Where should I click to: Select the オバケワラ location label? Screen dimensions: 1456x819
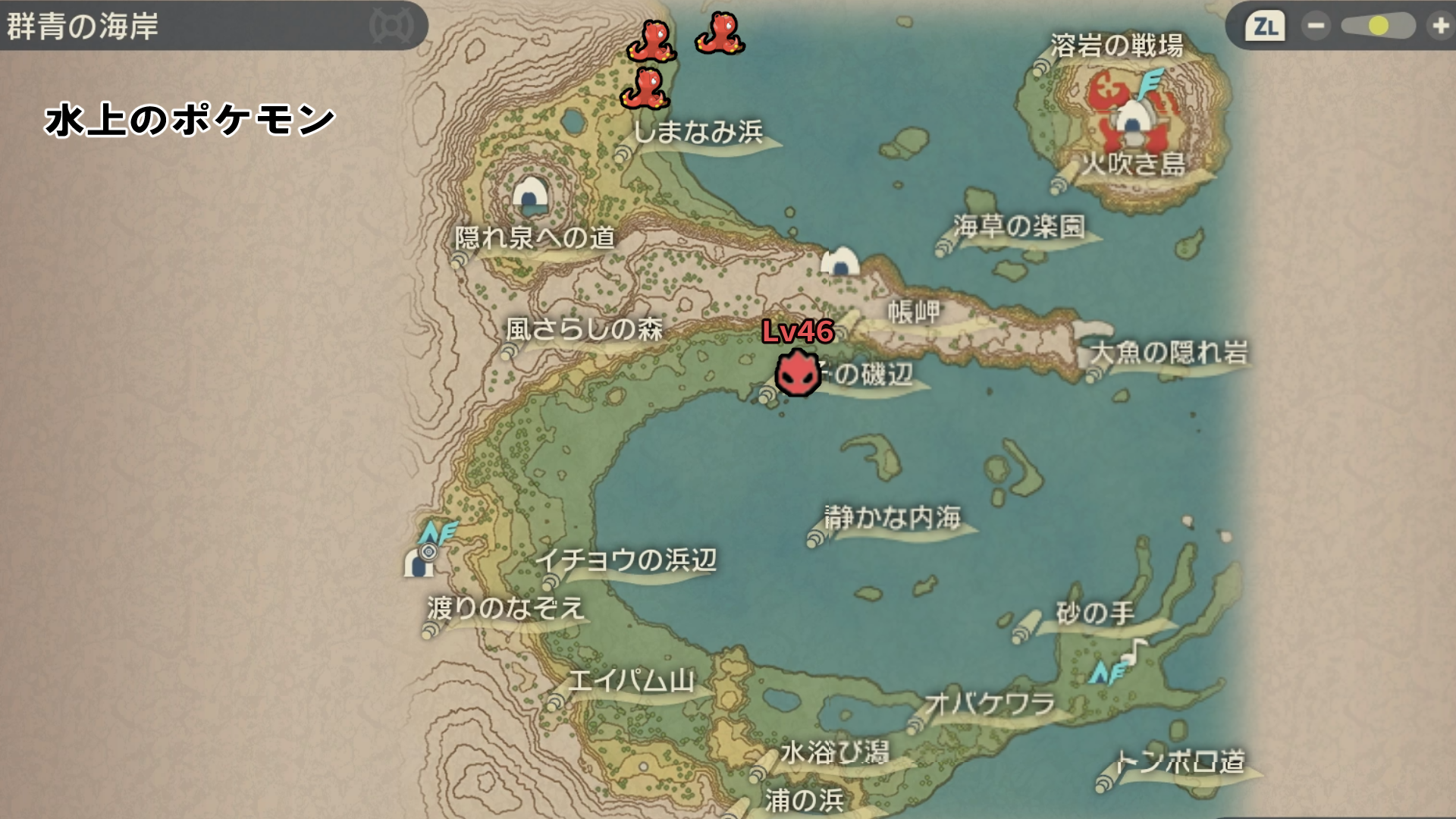pos(990,704)
